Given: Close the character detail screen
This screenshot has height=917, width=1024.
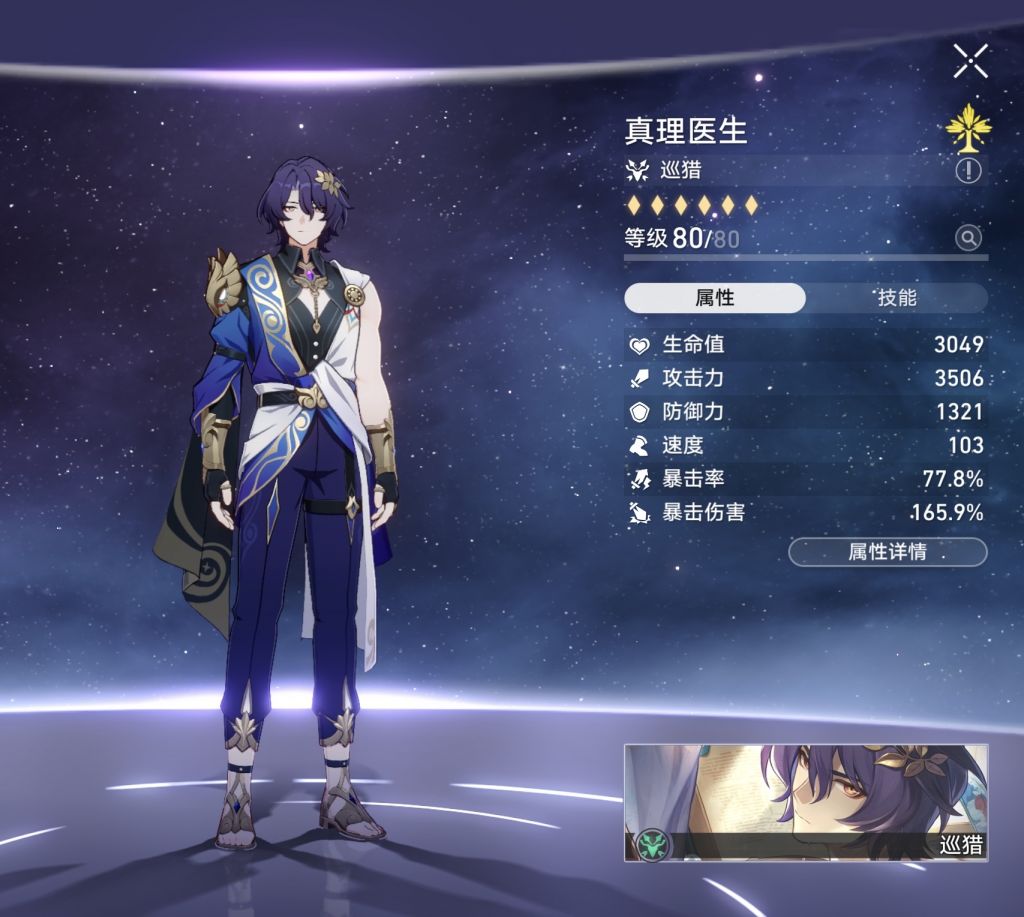Looking at the screenshot, I should pos(970,61).
